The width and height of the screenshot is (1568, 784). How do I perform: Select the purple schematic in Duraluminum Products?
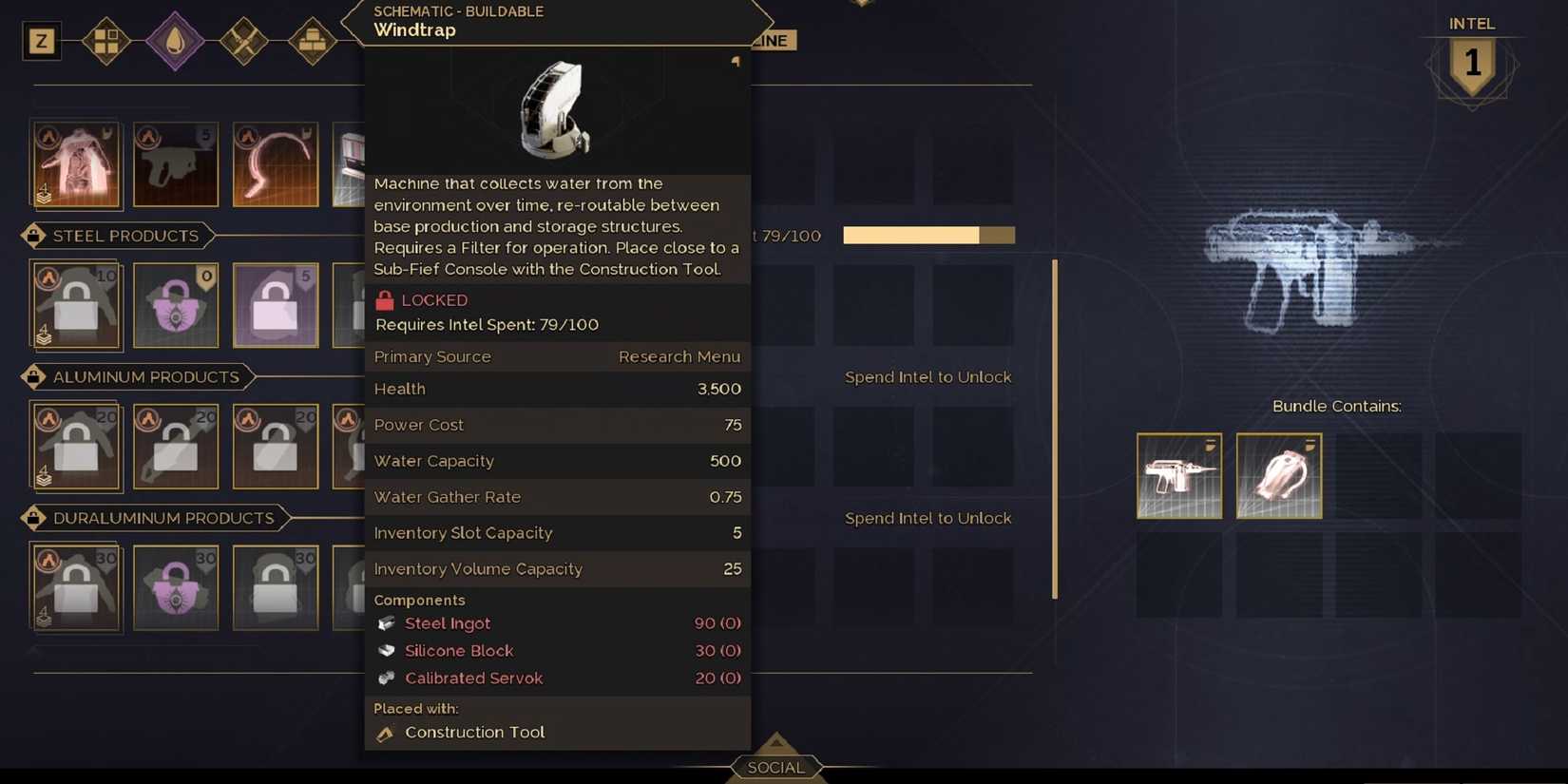click(176, 587)
